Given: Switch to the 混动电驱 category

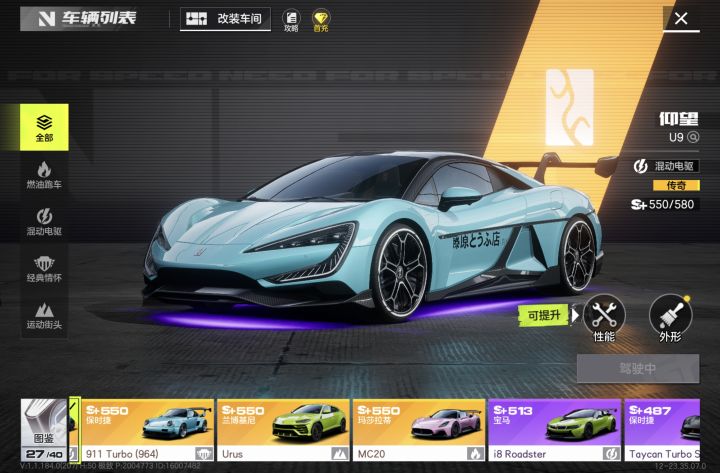Looking at the screenshot, I should click(44, 222).
